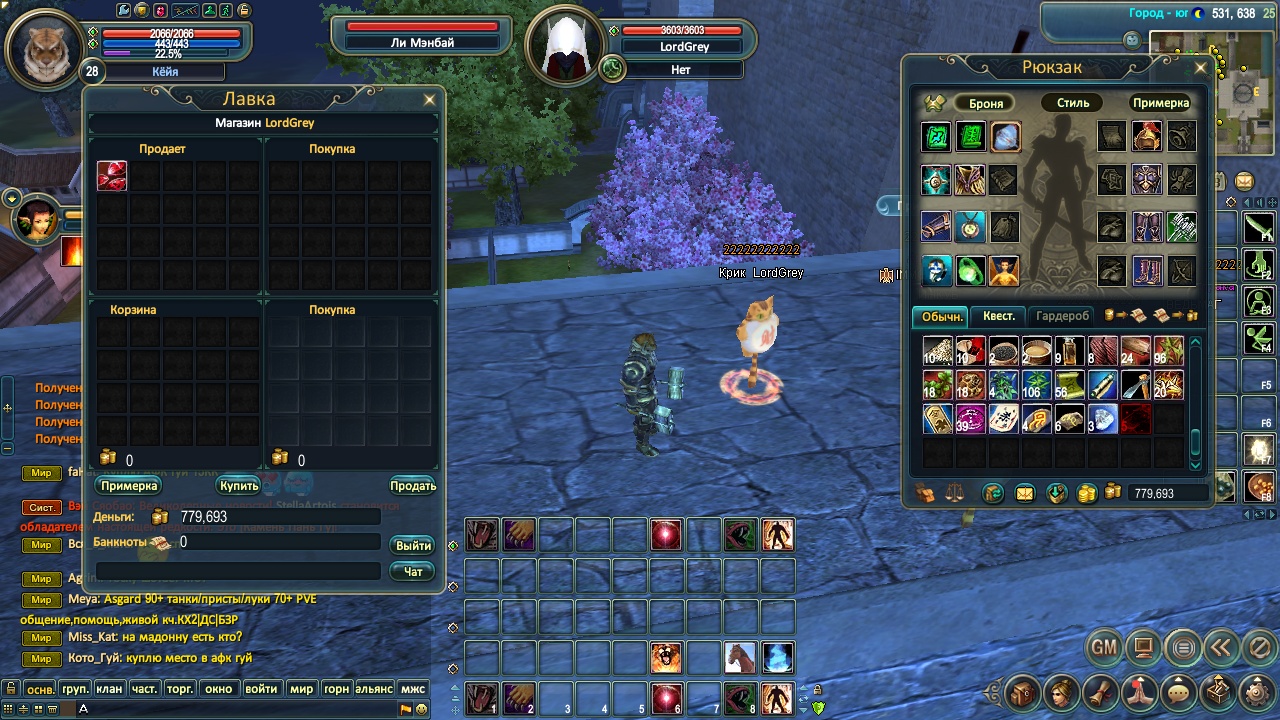Open the Примерка tab in backpack
Screen dimensions: 1280x720
(1161, 103)
